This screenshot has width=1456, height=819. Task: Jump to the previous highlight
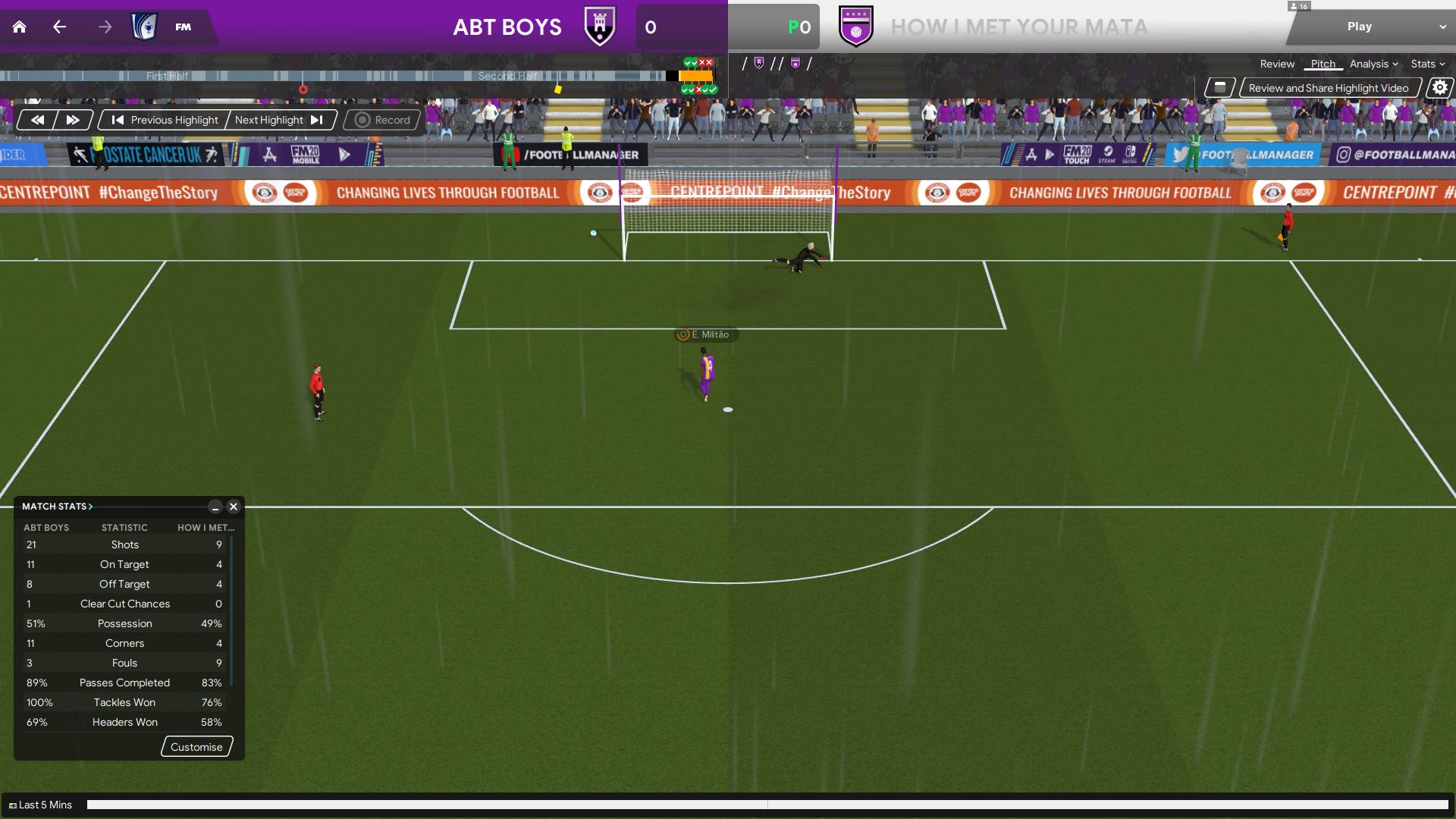click(x=165, y=120)
